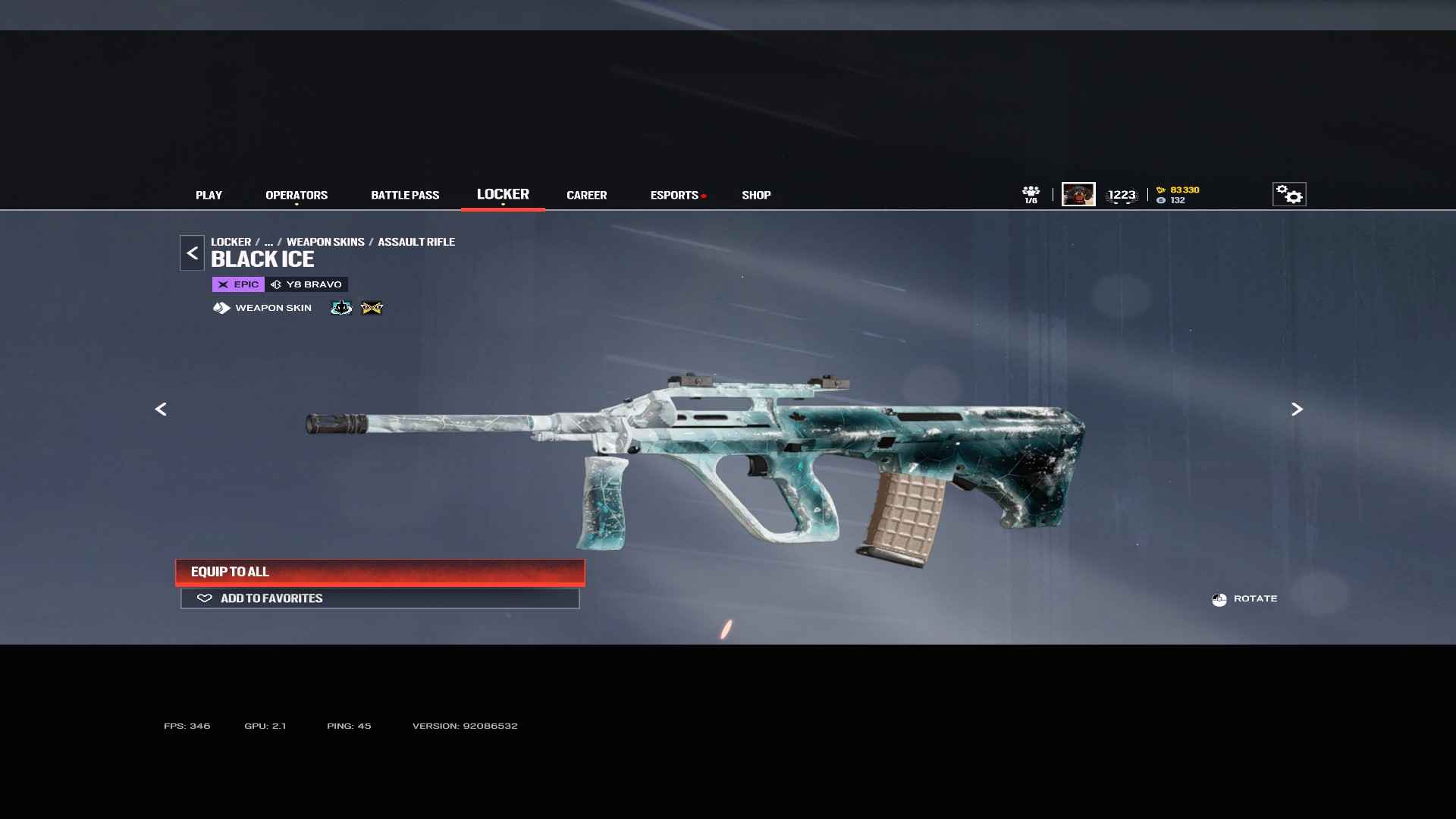This screenshot has width=1456, height=819.
Task: Go back with the arrow beside Black Ice
Action: [x=192, y=253]
